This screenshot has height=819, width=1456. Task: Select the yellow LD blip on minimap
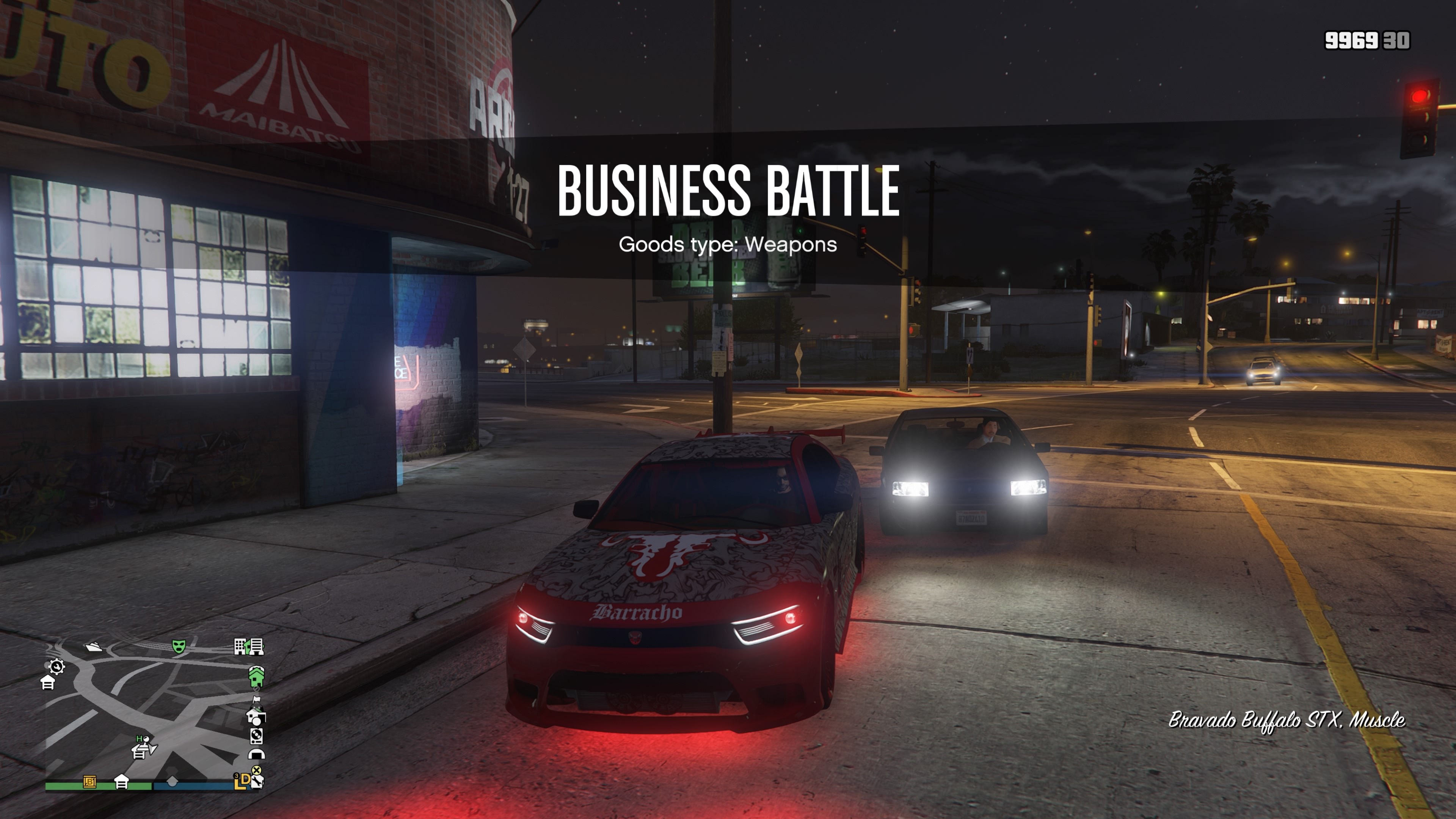[242, 781]
